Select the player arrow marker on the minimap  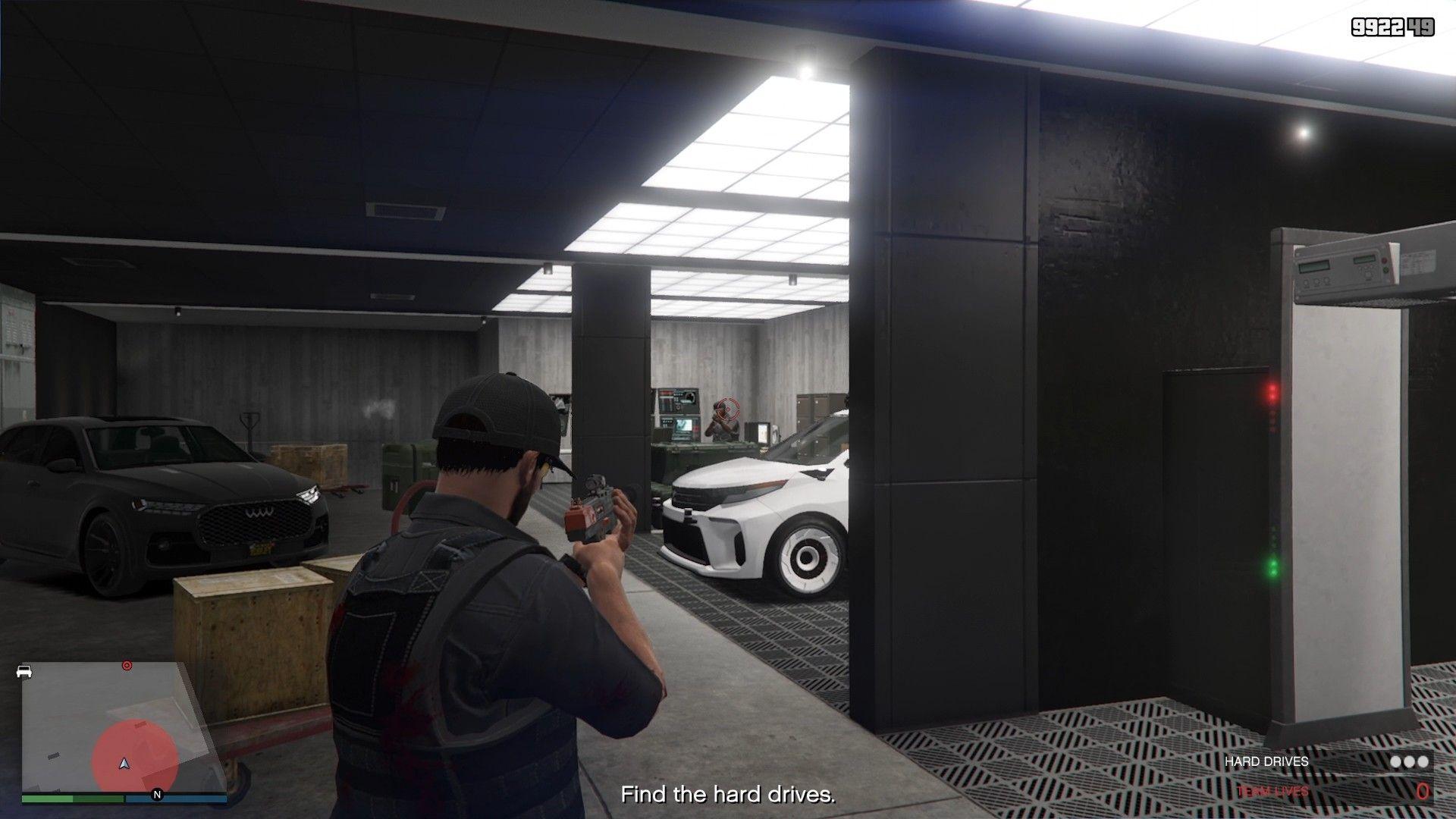124,765
